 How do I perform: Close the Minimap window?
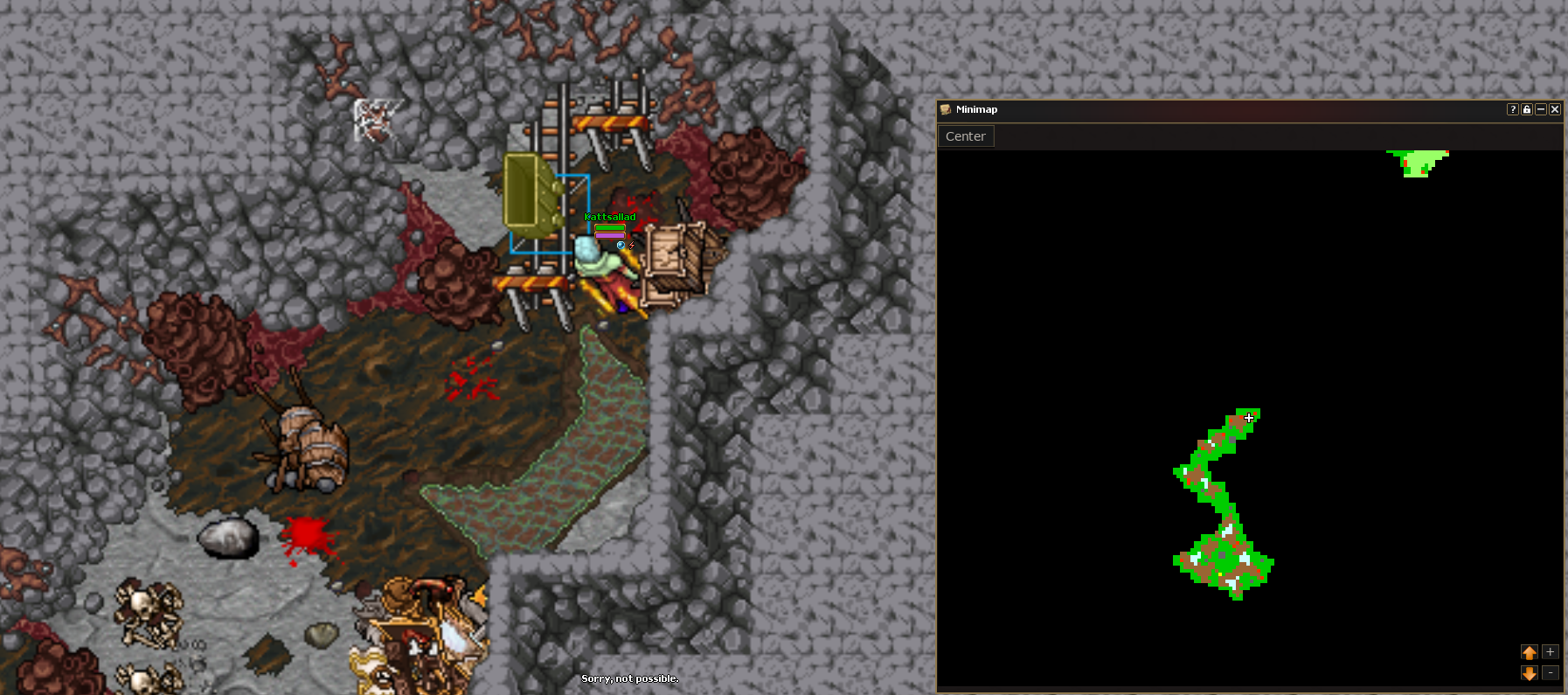point(1555,109)
